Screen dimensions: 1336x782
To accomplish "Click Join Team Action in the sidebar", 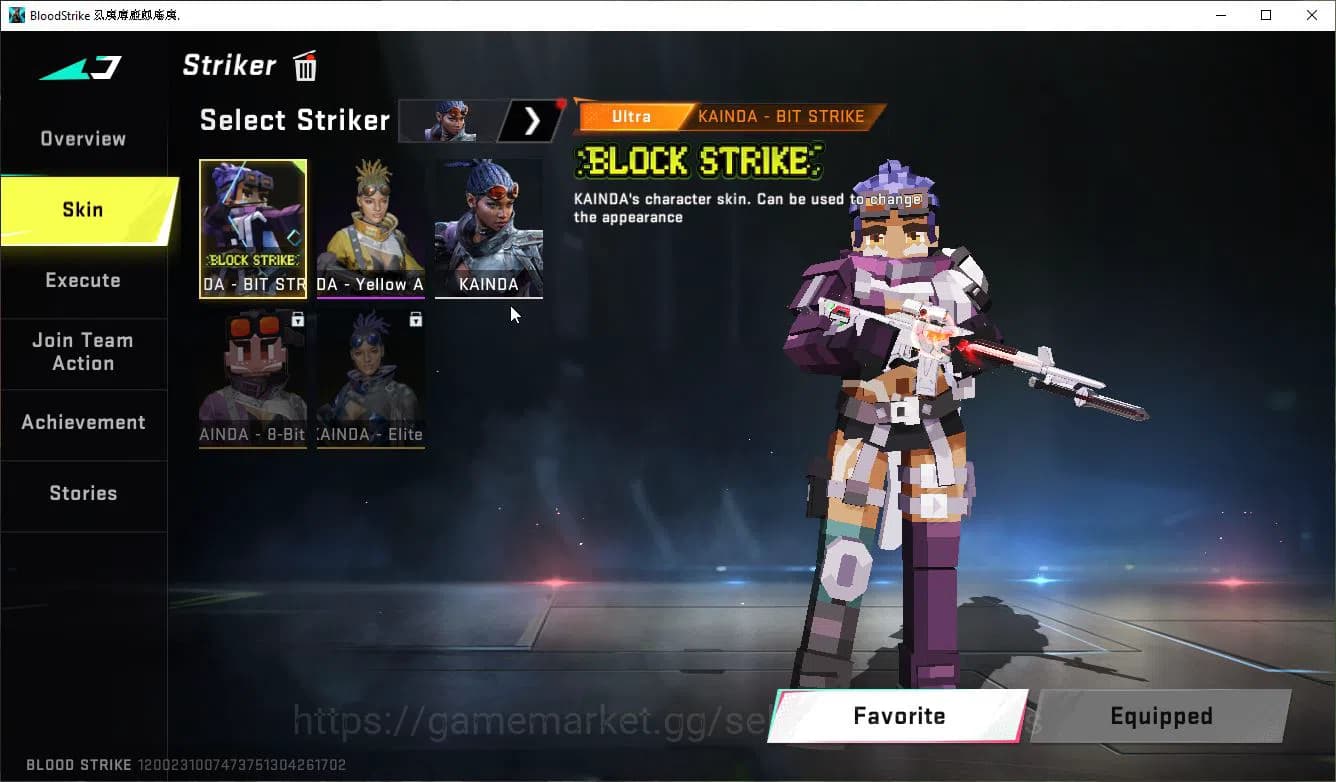I will [84, 352].
